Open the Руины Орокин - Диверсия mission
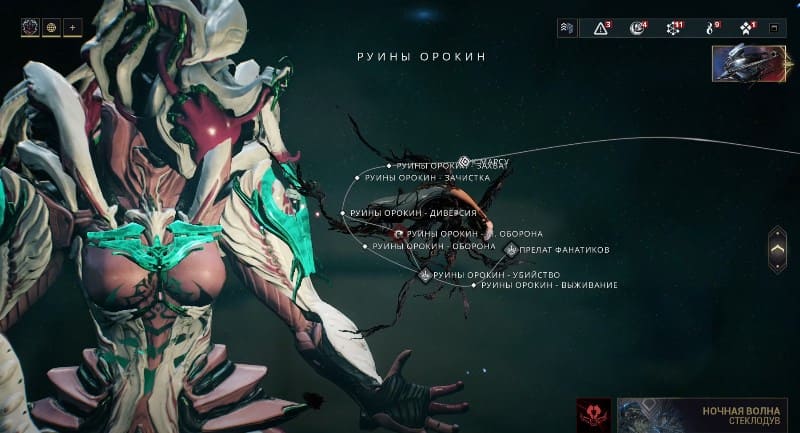The width and height of the screenshot is (800, 433). pyautogui.click(x=343, y=213)
